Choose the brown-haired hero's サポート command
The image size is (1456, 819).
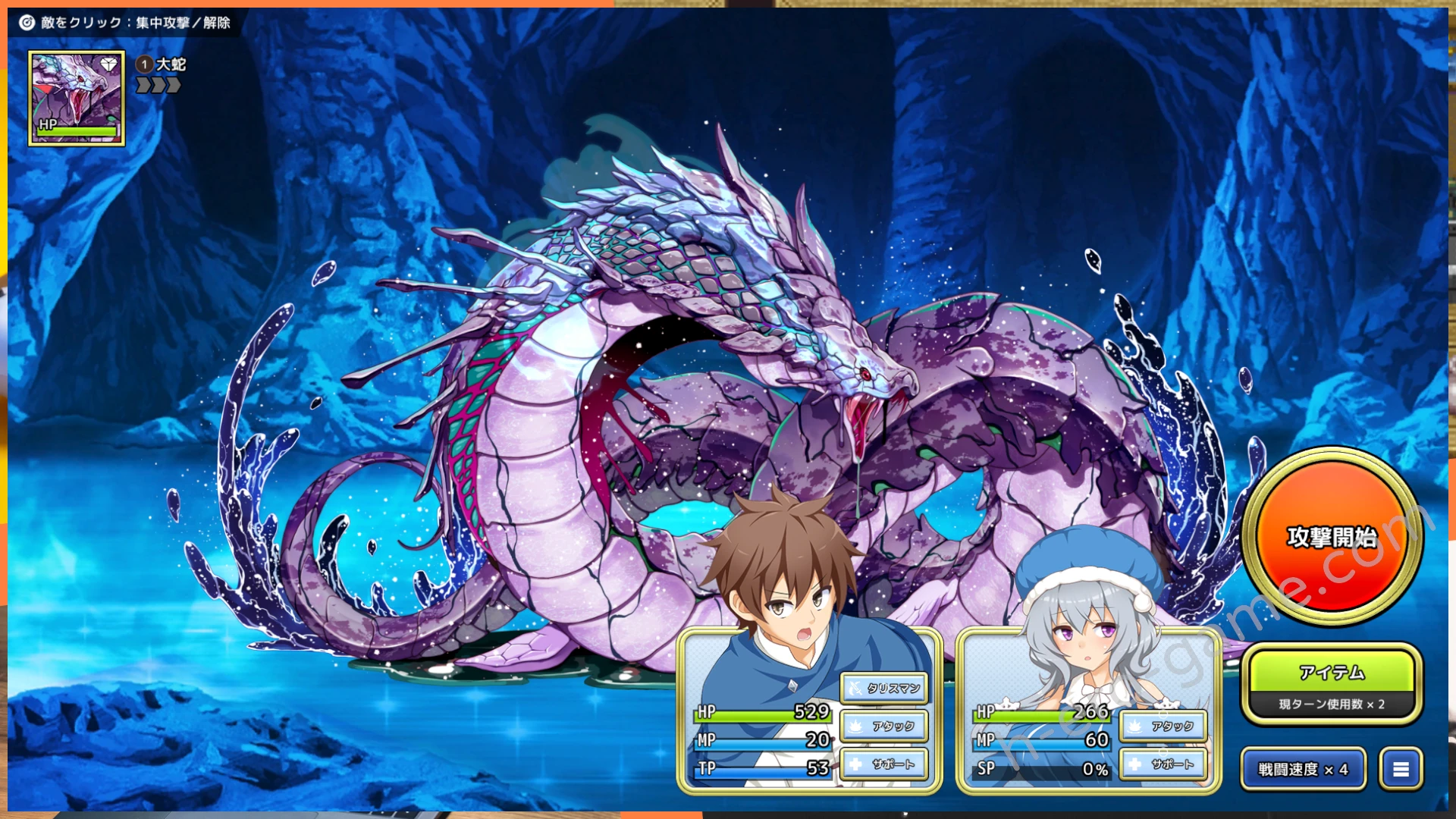pos(884,764)
